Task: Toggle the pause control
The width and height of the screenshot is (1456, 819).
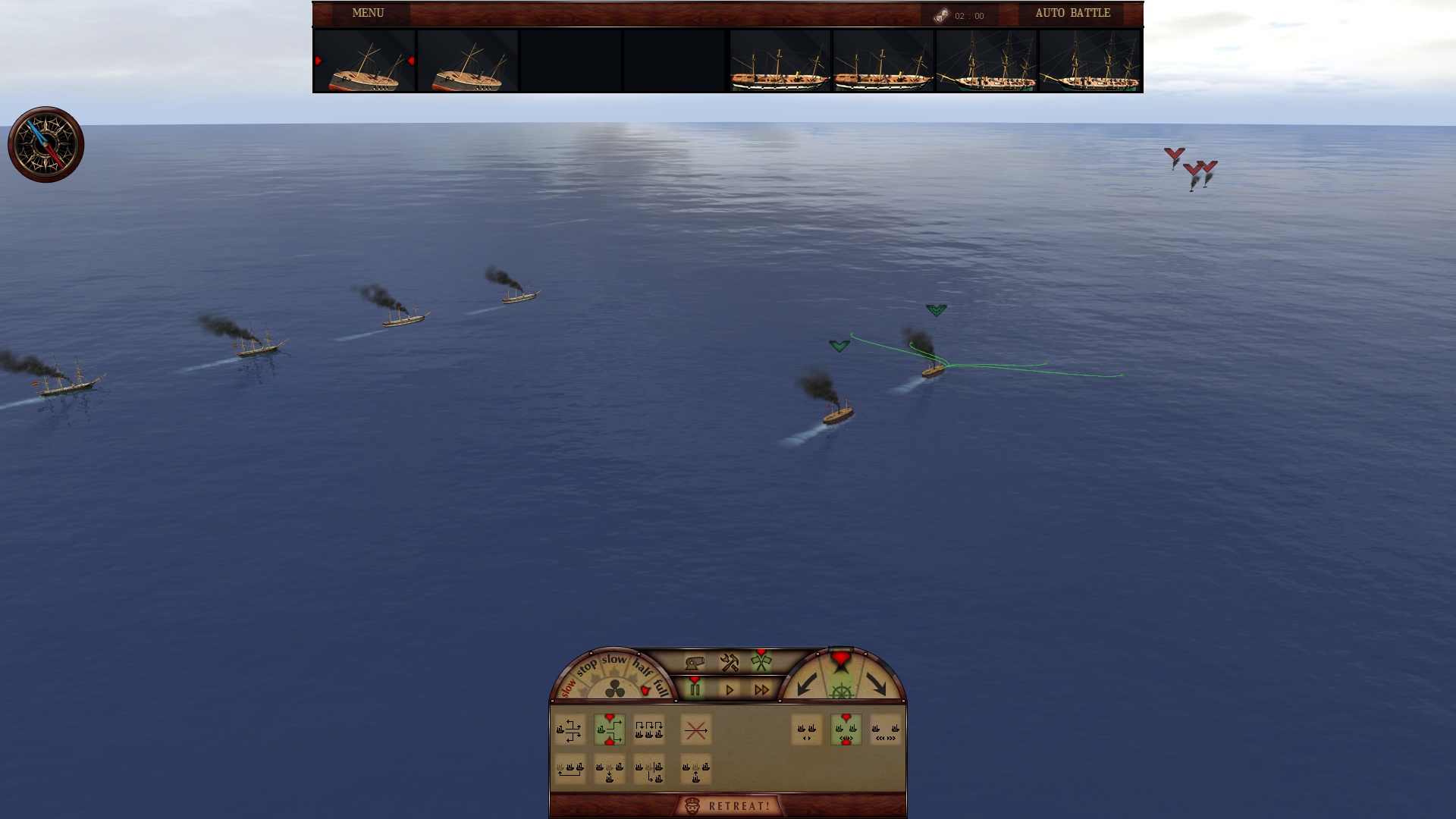Action: tap(695, 689)
